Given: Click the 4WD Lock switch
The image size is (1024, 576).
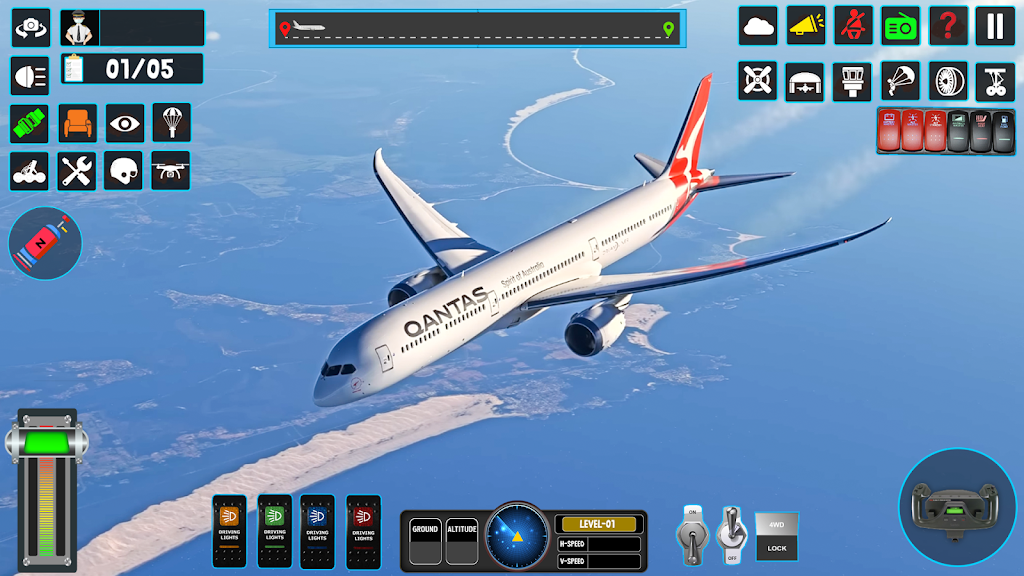Looking at the screenshot, I should coord(776,536).
